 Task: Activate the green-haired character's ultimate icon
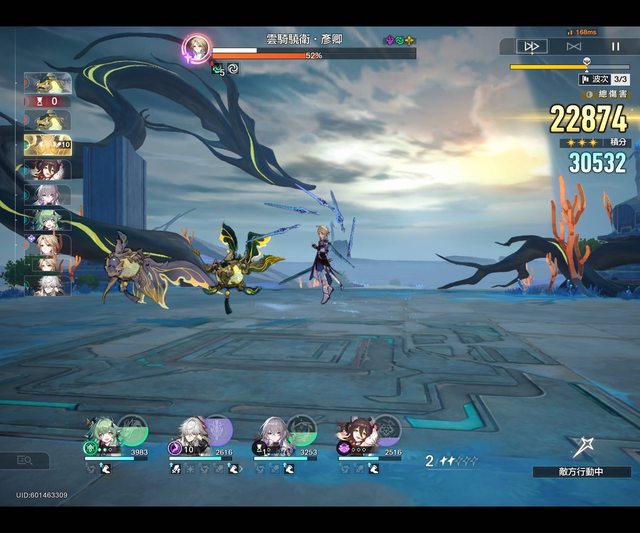click(132, 430)
